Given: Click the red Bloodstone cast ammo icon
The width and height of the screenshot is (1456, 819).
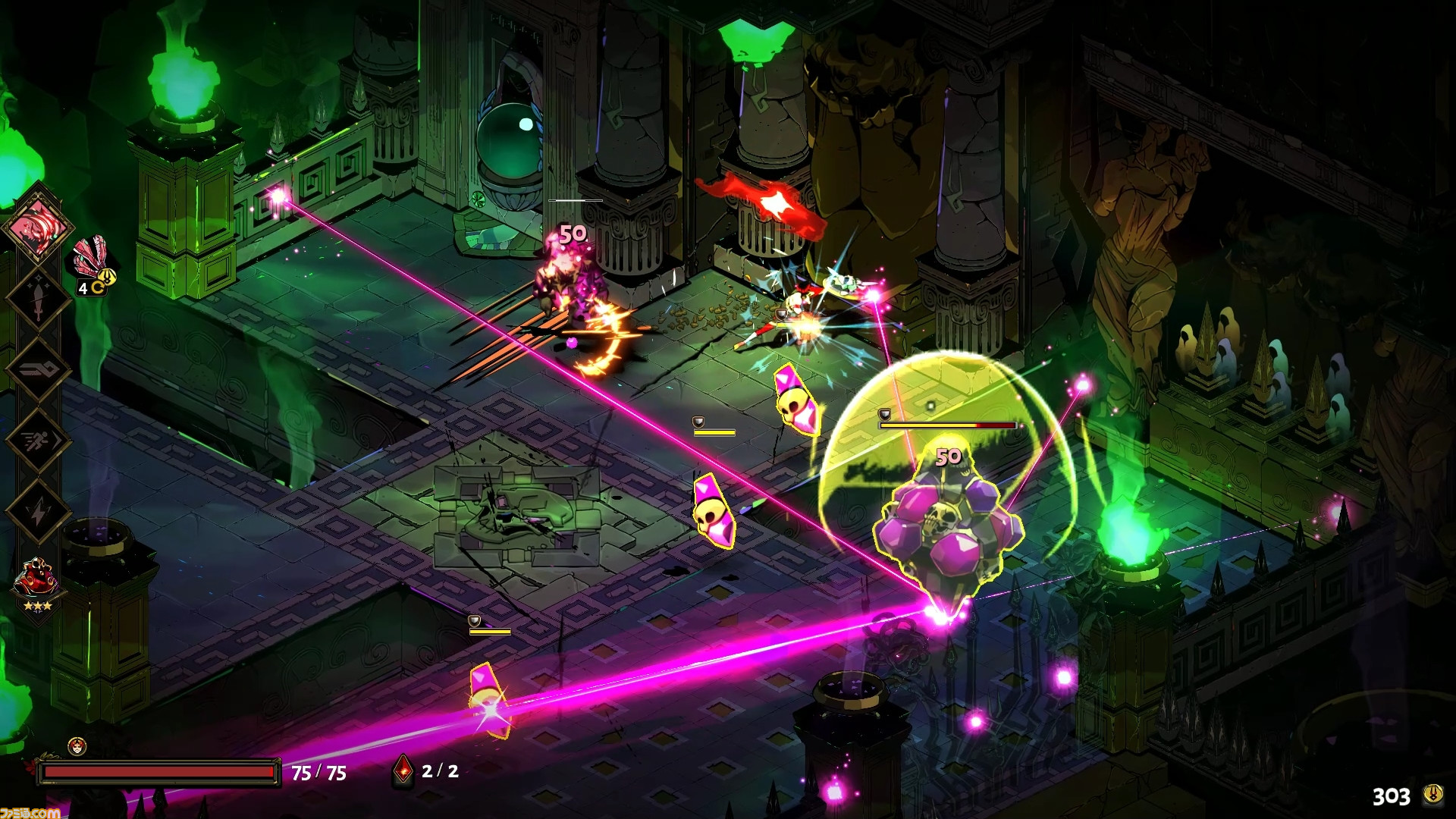Looking at the screenshot, I should coord(403,771).
